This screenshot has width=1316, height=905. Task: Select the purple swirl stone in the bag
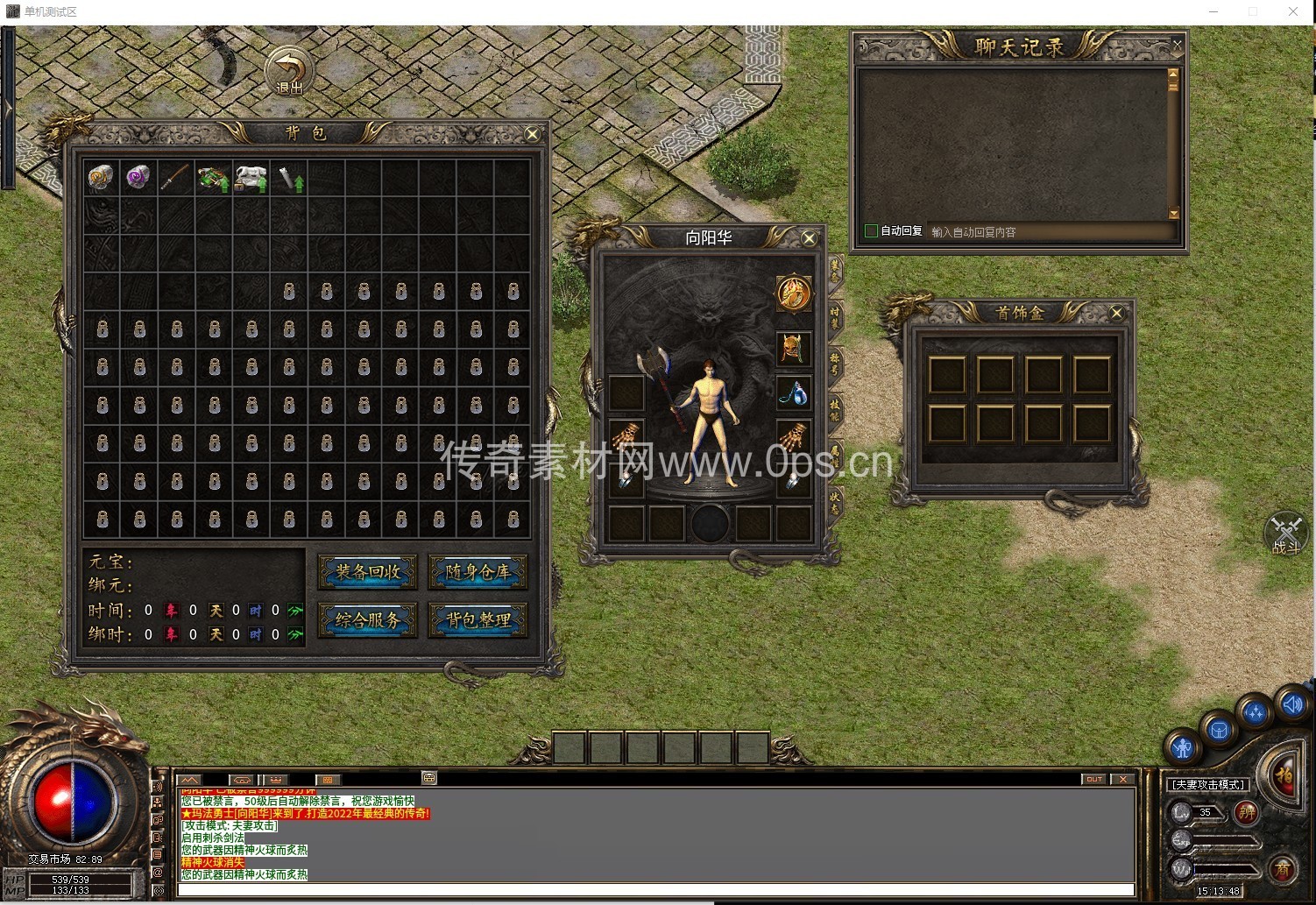[x=138, y=177]
